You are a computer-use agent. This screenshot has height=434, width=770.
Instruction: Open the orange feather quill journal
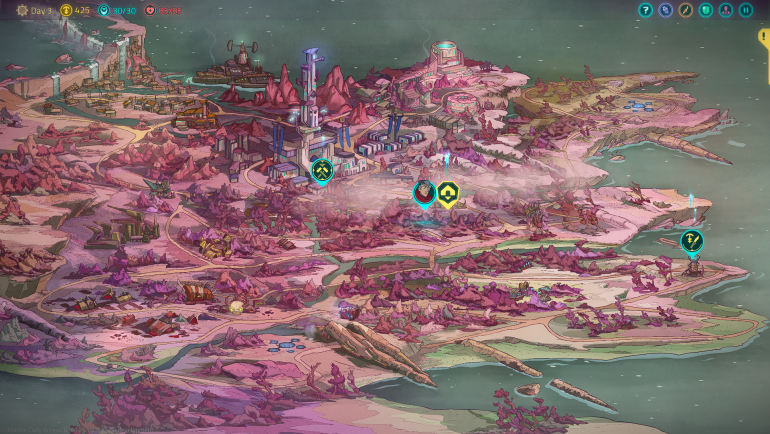pos(685,10)
